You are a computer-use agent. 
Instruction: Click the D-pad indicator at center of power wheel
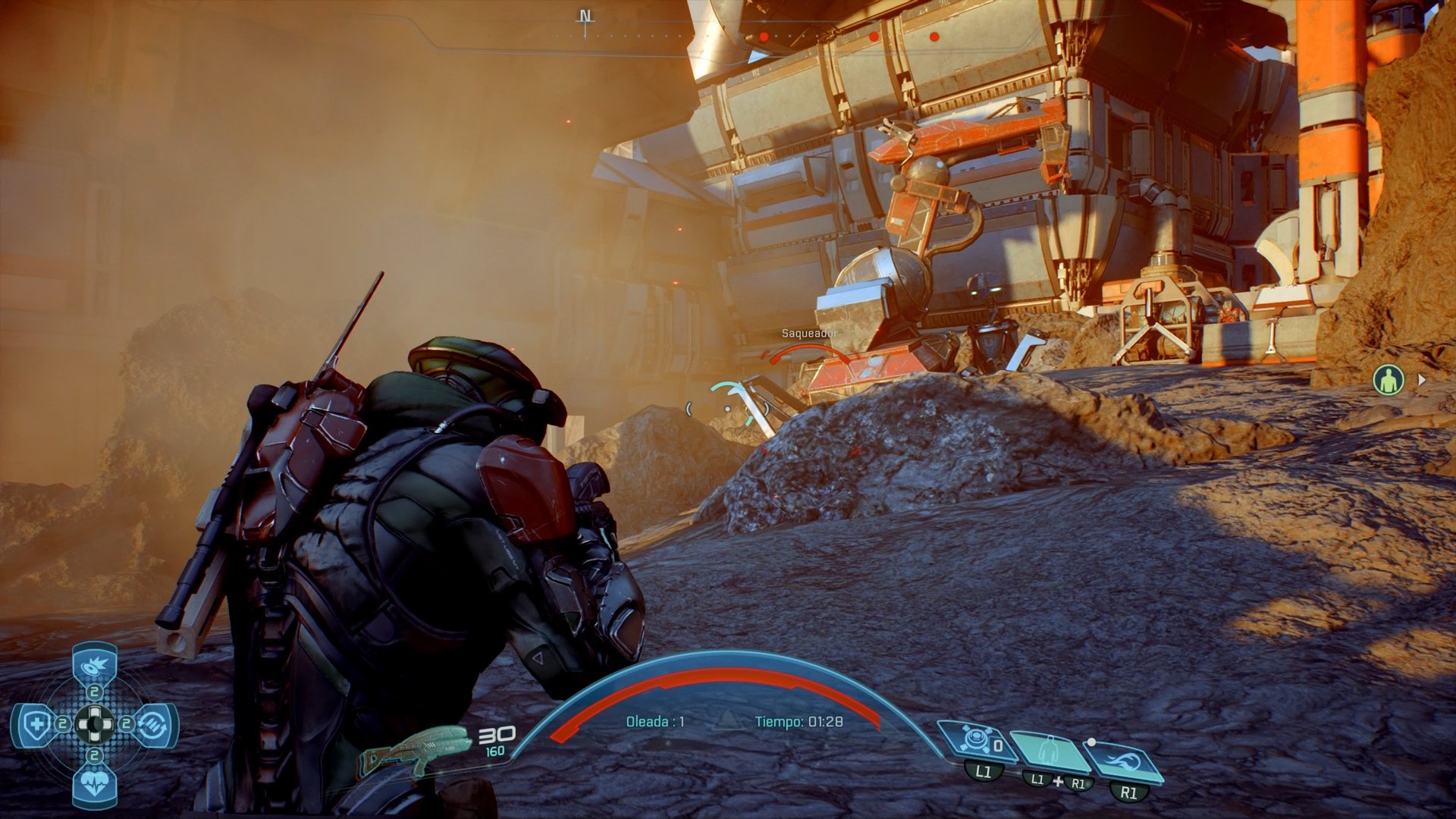[x=95, y=723]
